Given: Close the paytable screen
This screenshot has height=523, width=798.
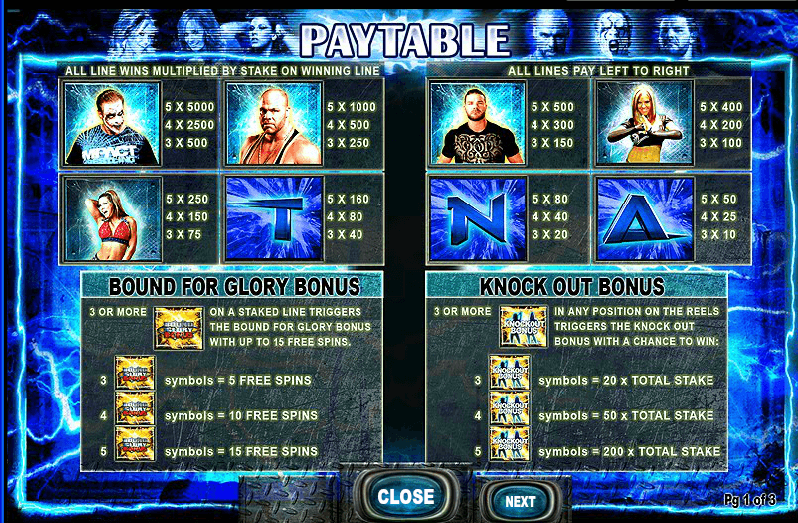Looking at the screenshot, I should click(405, 496).
